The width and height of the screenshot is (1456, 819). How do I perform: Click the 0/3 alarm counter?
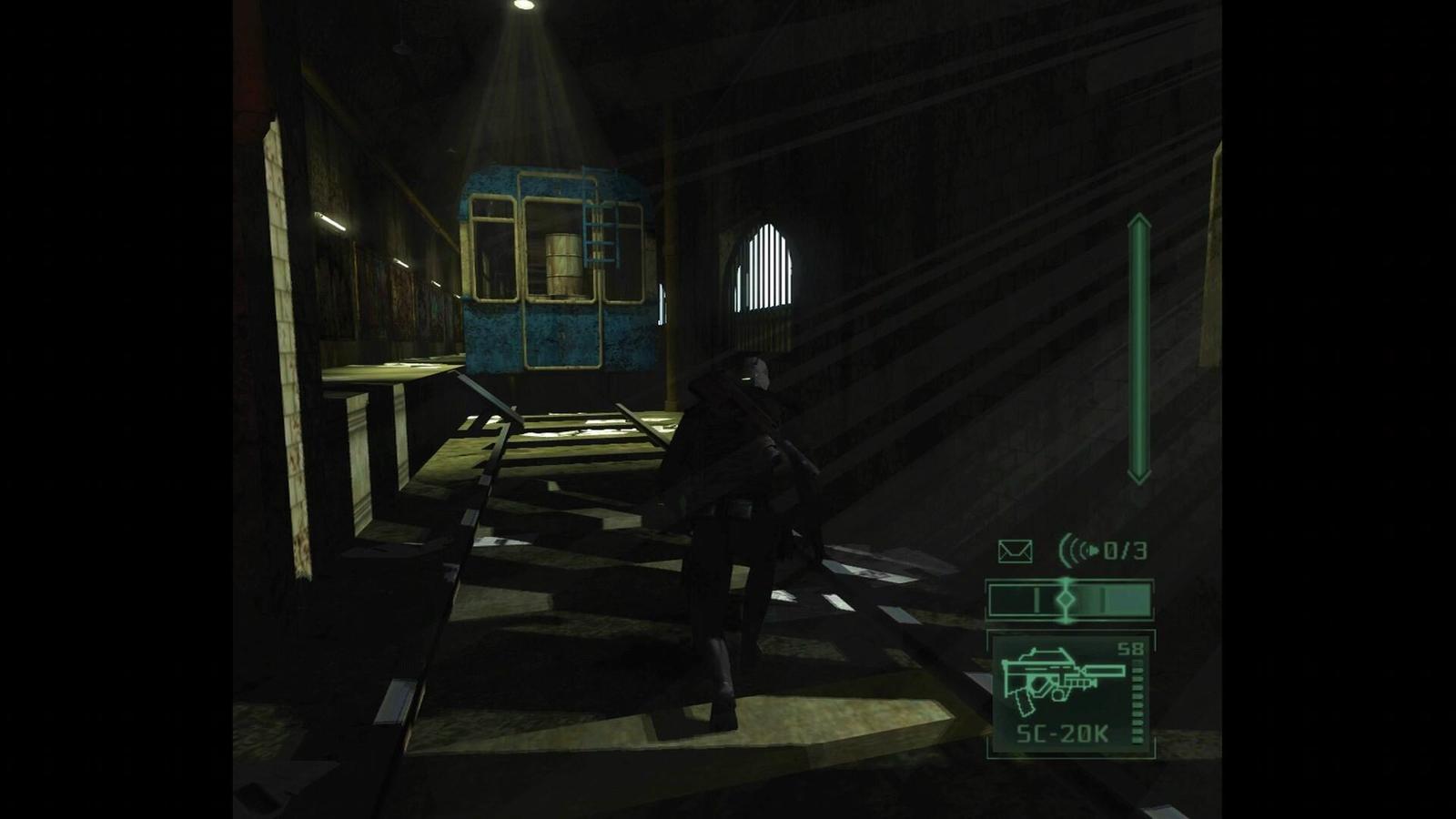[1125, 550]
